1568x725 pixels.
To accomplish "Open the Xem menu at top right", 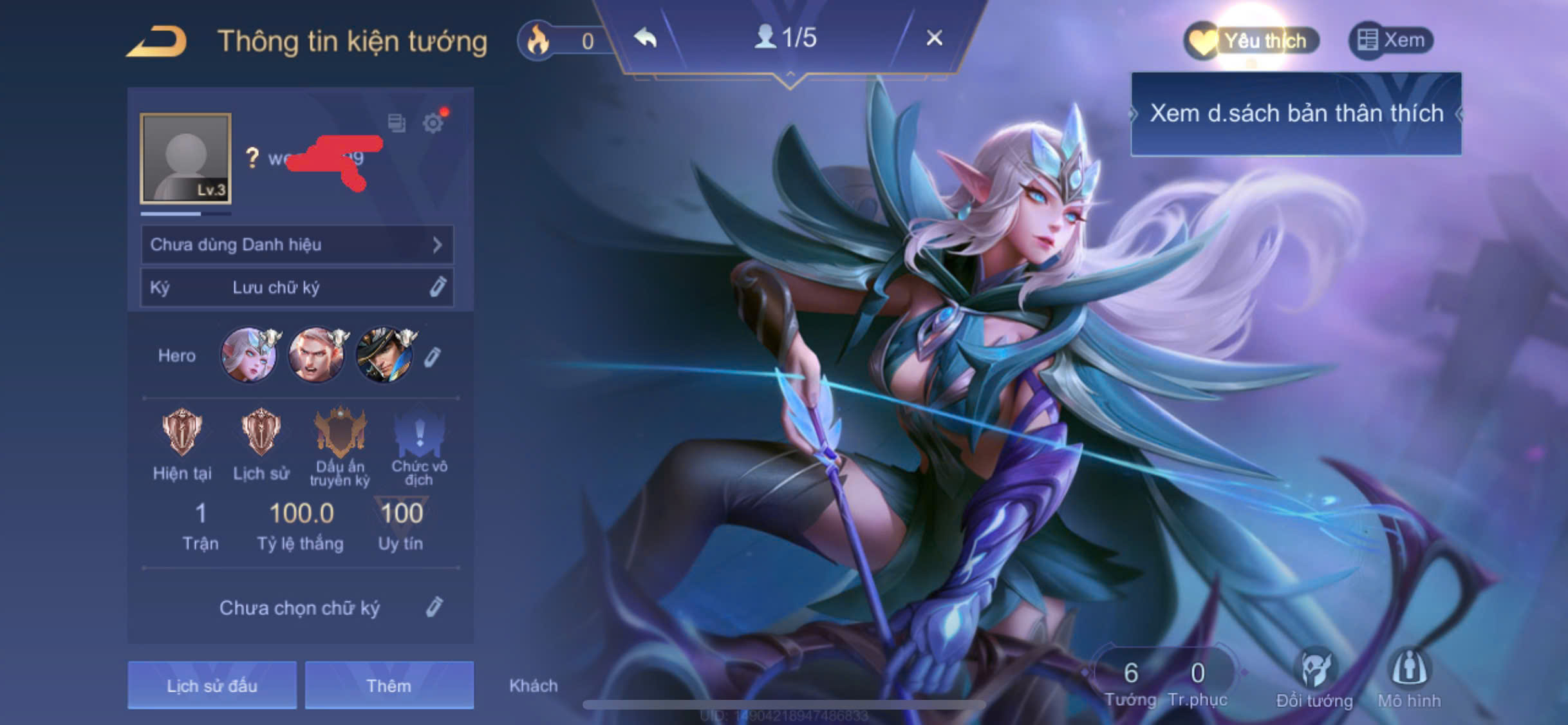I will [1392, 39].
